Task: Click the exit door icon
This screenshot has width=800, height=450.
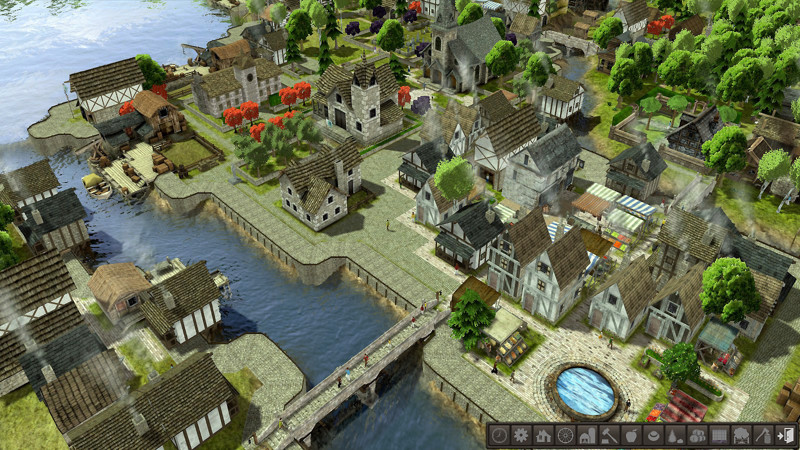Action: [x=785, y=435]
